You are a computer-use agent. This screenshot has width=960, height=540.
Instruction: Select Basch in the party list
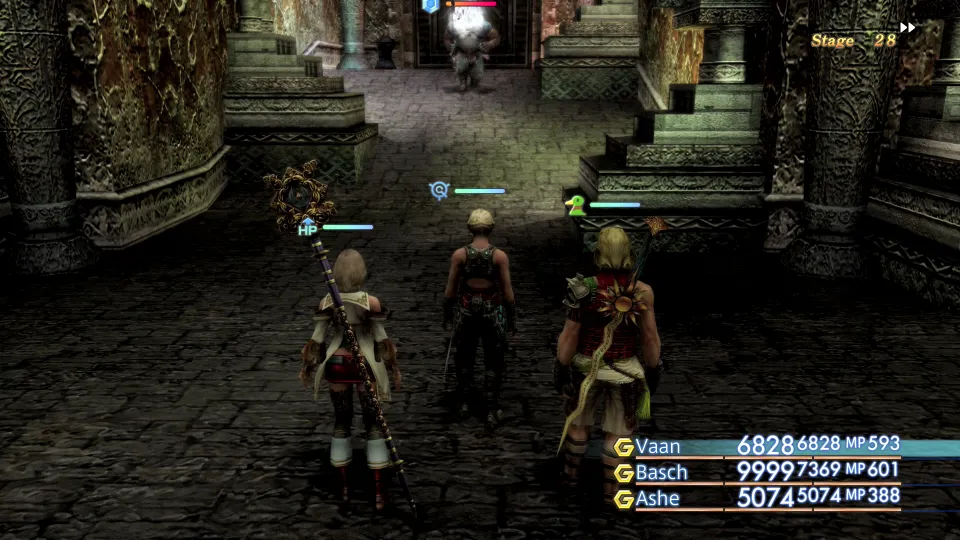pos(662,472)
